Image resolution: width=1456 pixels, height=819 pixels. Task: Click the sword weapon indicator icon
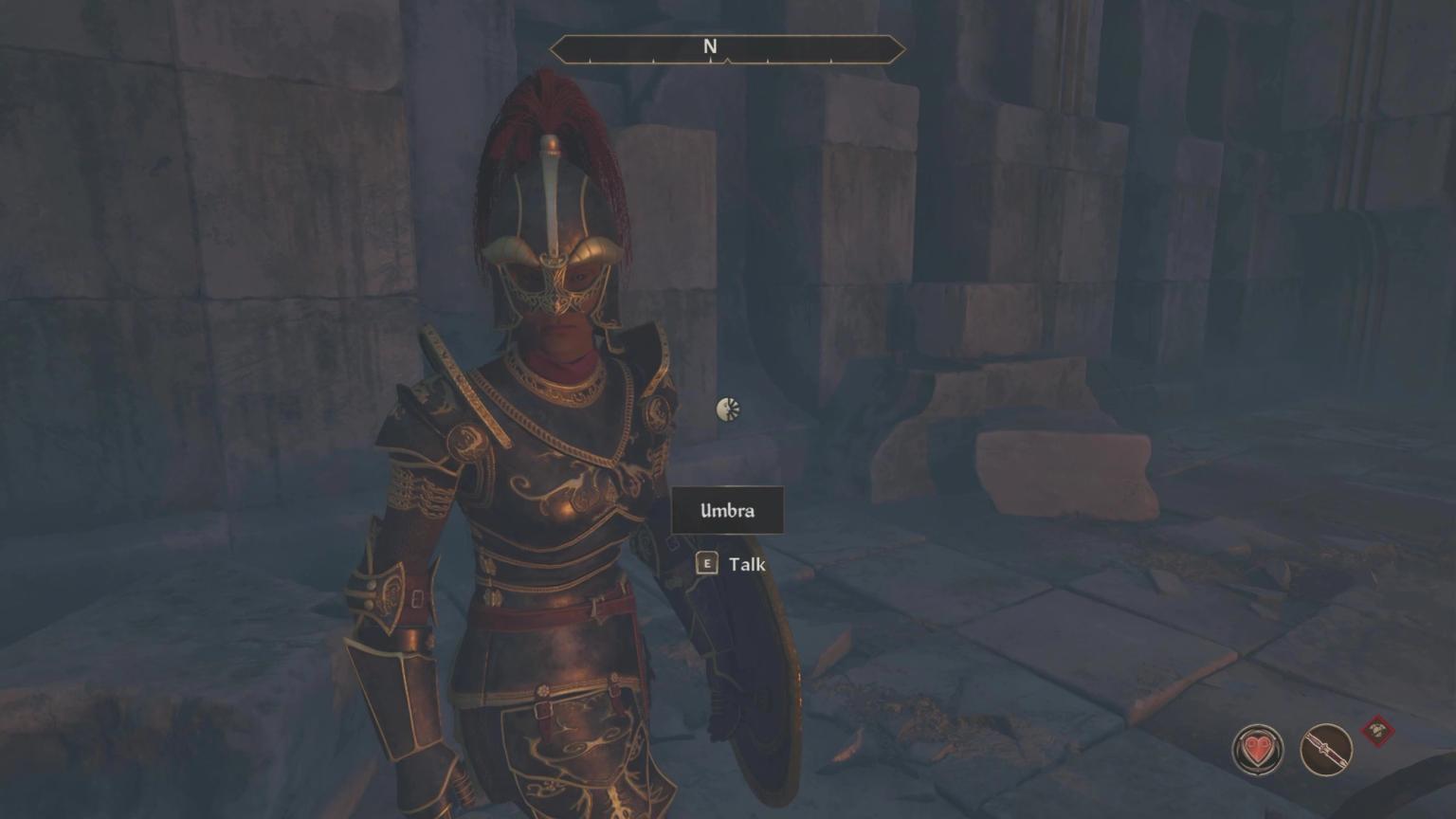point(1327,748)
